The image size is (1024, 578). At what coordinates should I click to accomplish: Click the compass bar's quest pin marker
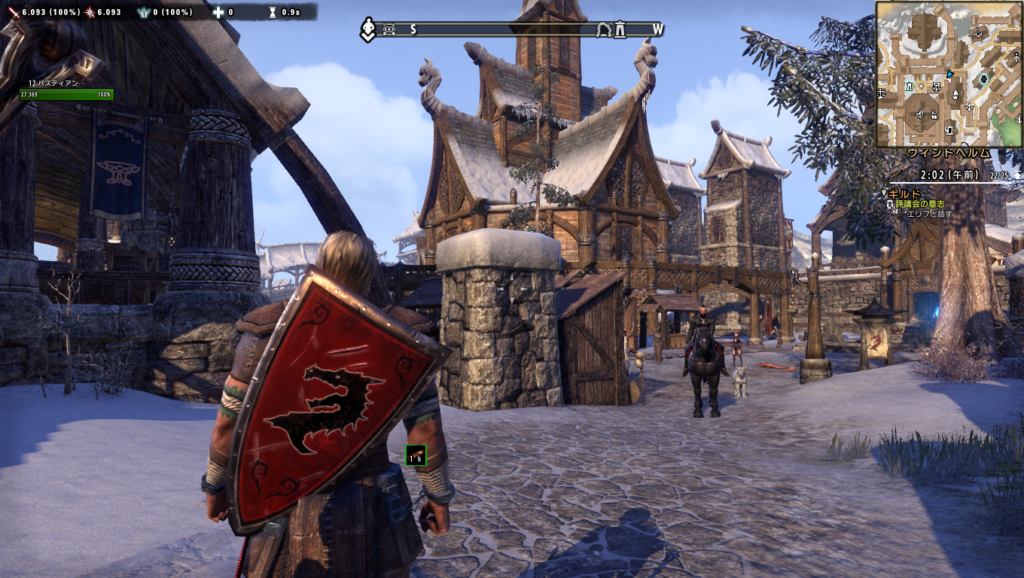point(368,30)
